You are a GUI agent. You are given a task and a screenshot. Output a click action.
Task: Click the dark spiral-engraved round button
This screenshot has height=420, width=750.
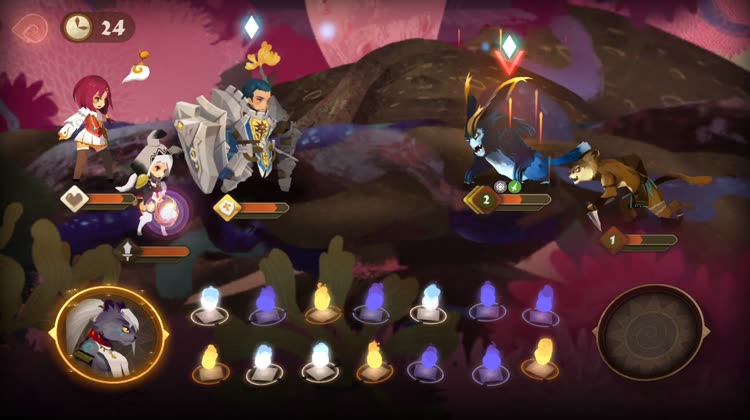[651, 333]
